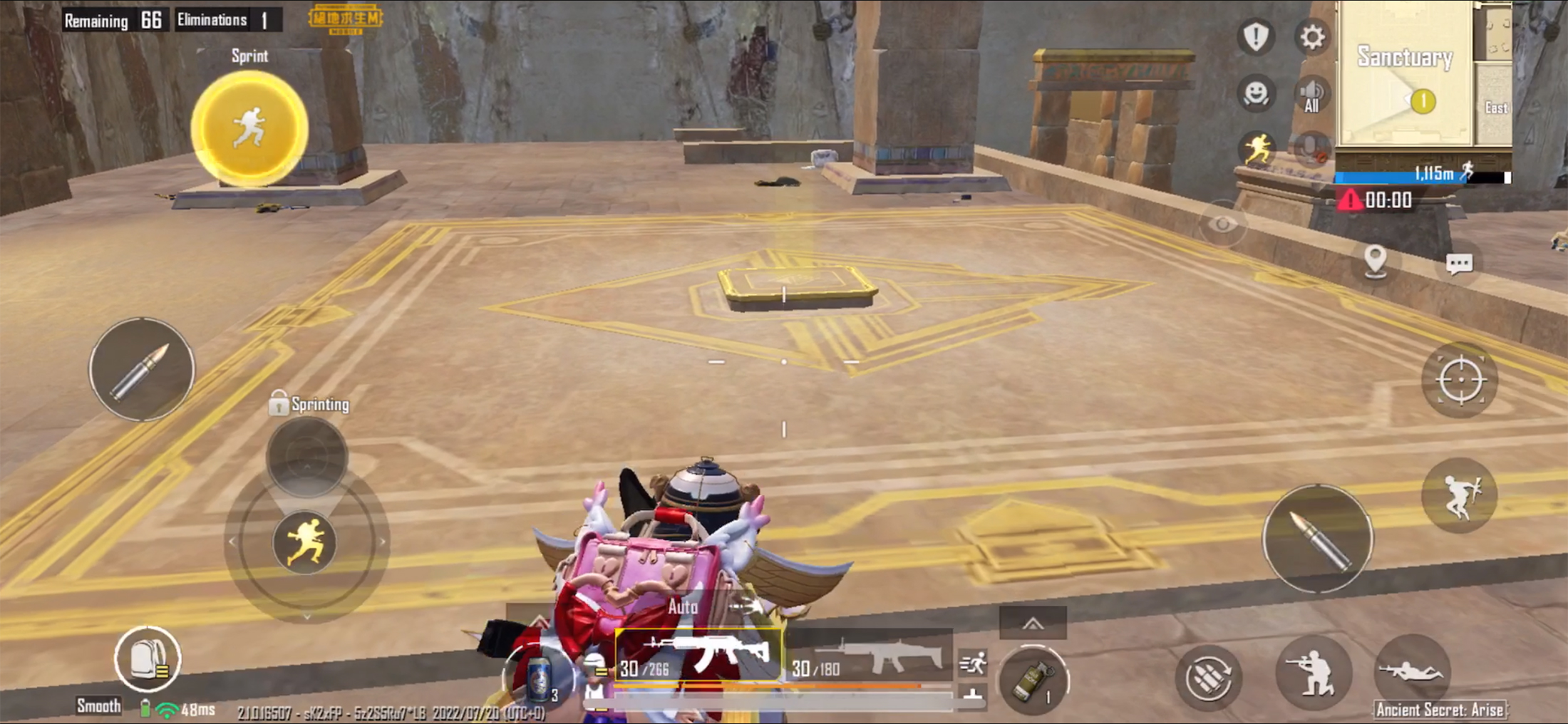The width and height of the screenshot is (1568, 724).
Task: Open the game settings gear
Action: click(1311, 37)
